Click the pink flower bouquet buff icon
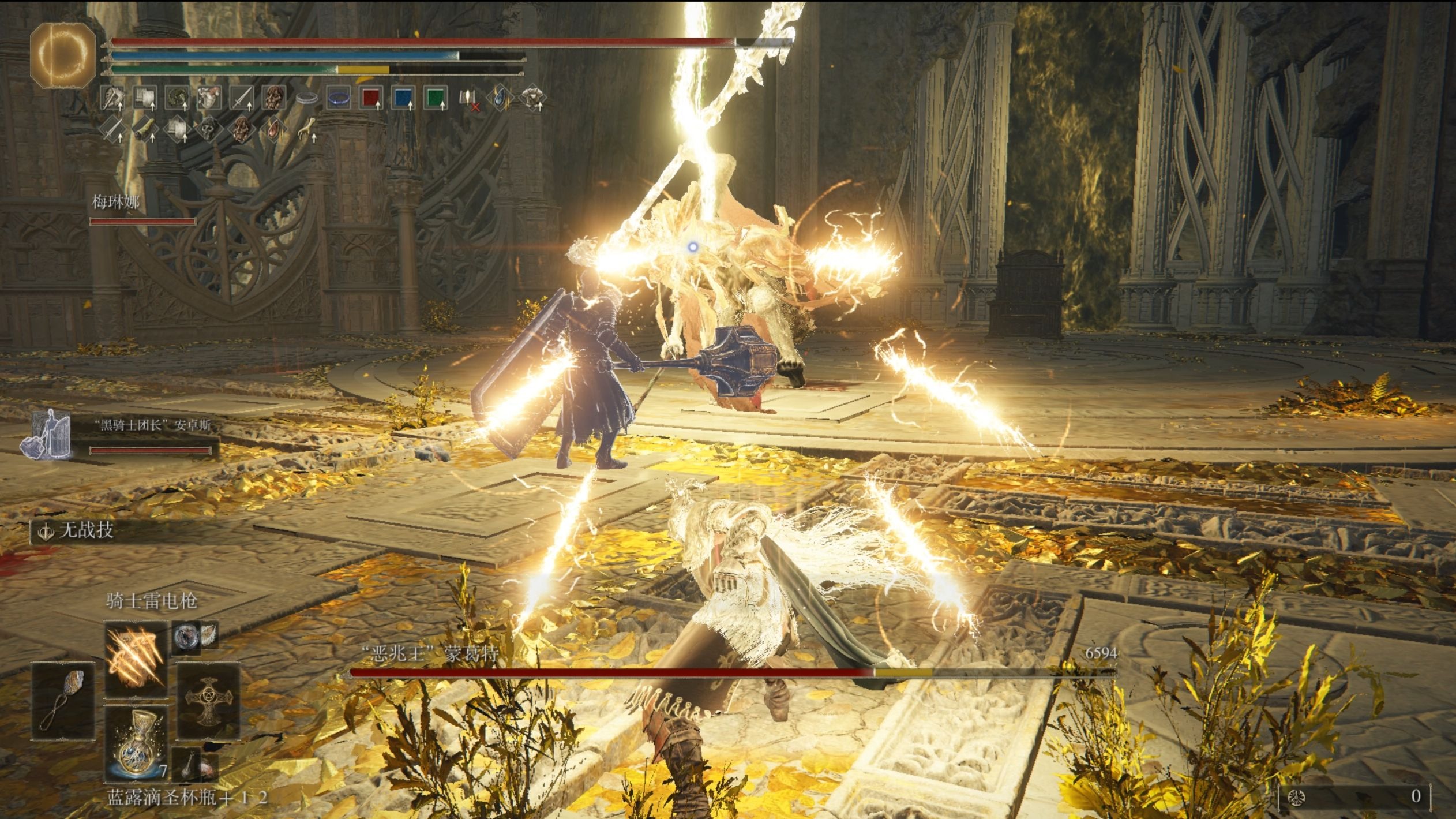The image size is (1456, 819). (208, 99)
